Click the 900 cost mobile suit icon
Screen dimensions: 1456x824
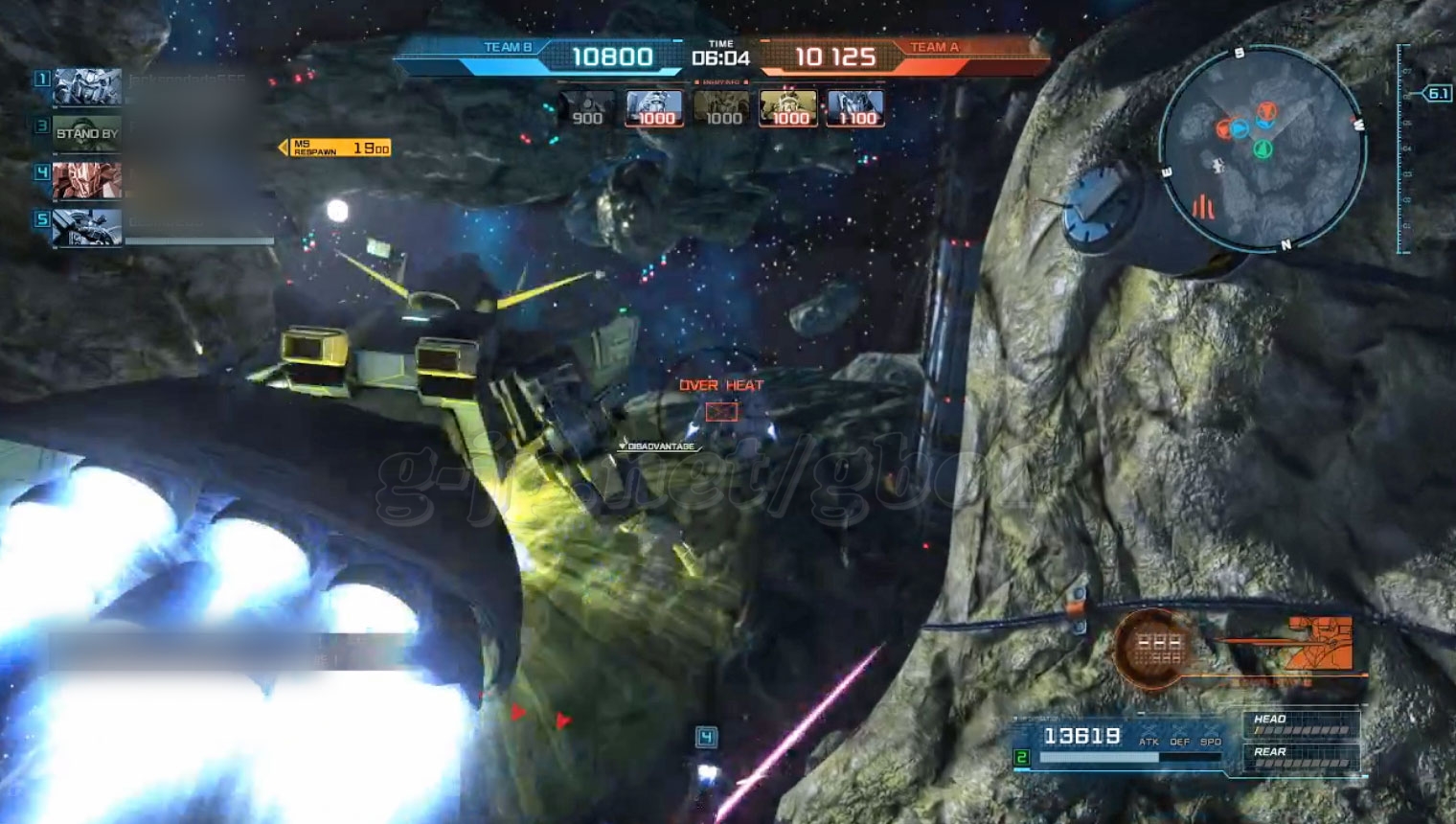coord(586,109)
